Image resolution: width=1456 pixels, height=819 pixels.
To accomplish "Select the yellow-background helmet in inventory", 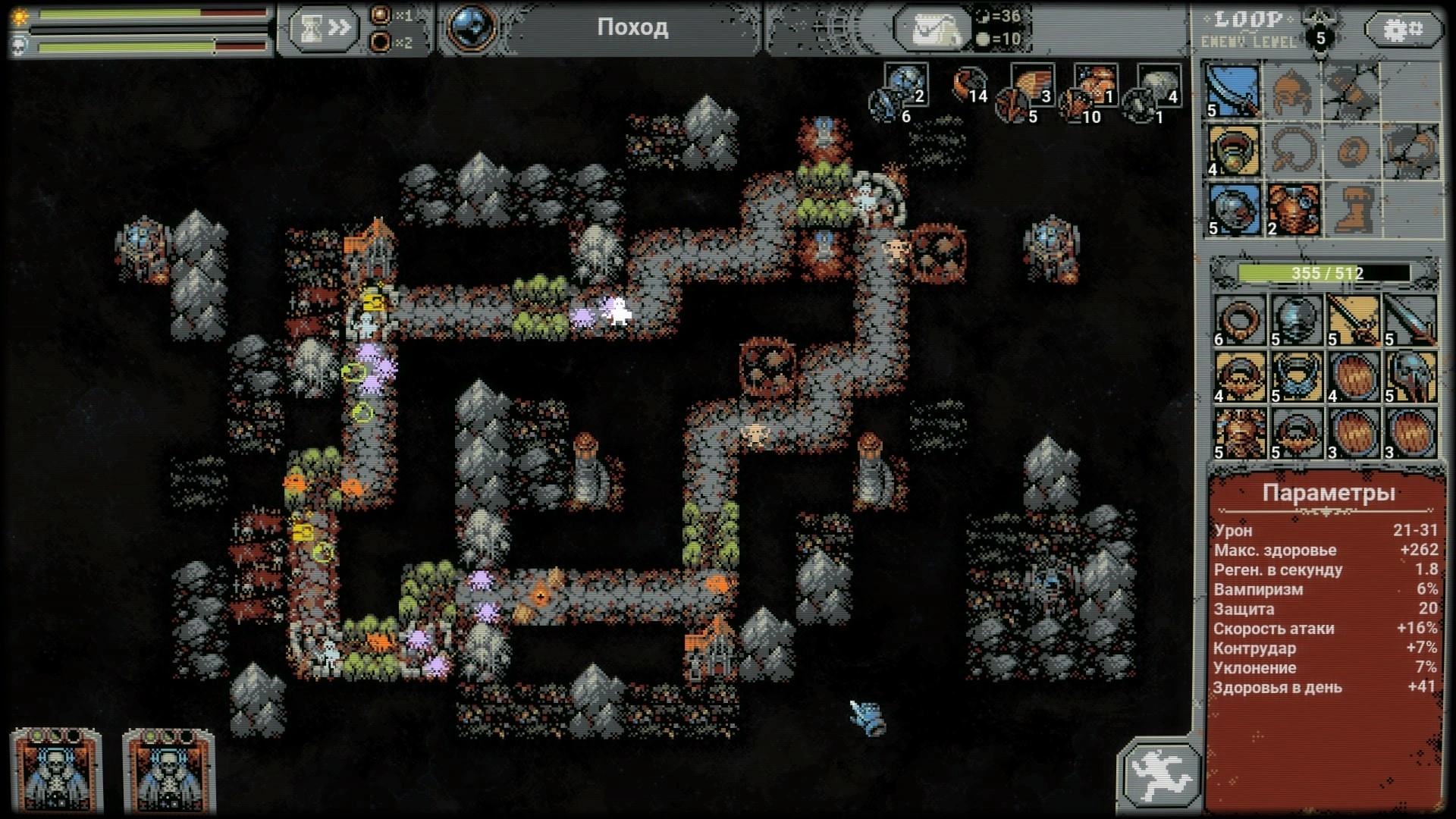I will click(x=1410, y=377).
